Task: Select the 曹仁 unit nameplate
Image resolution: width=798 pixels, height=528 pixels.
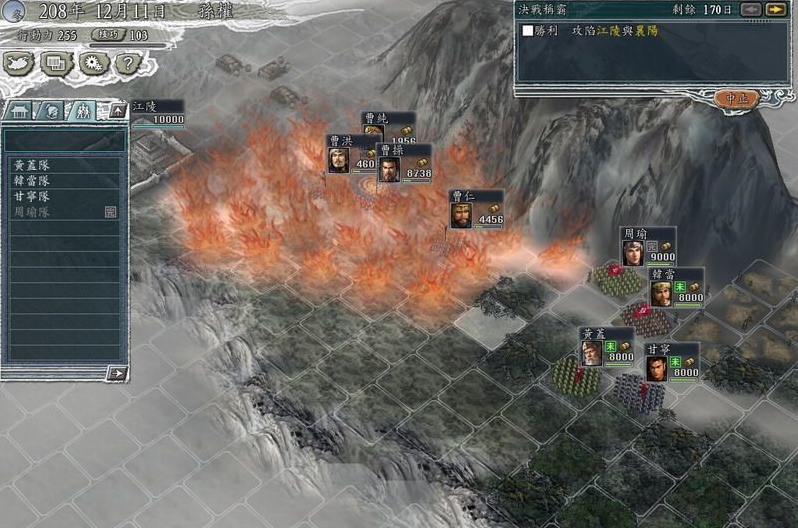Action: click(476, 208)
